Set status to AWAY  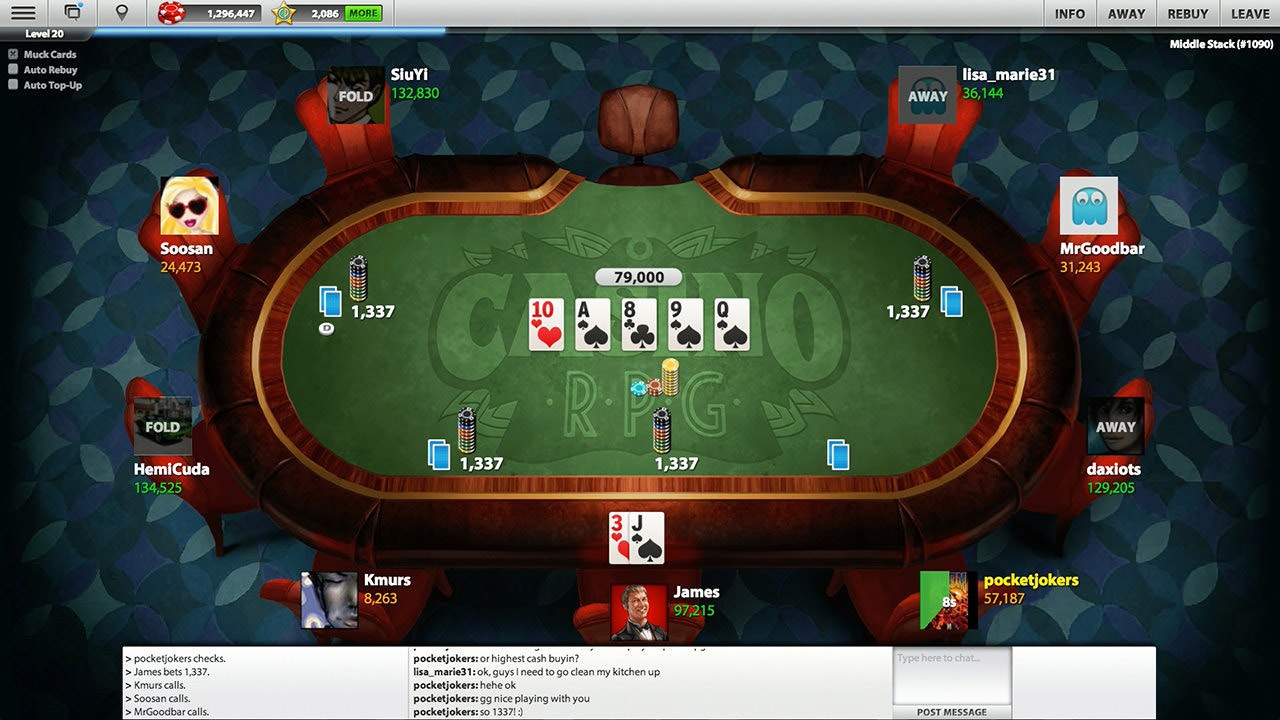(x=1126, y=14)
